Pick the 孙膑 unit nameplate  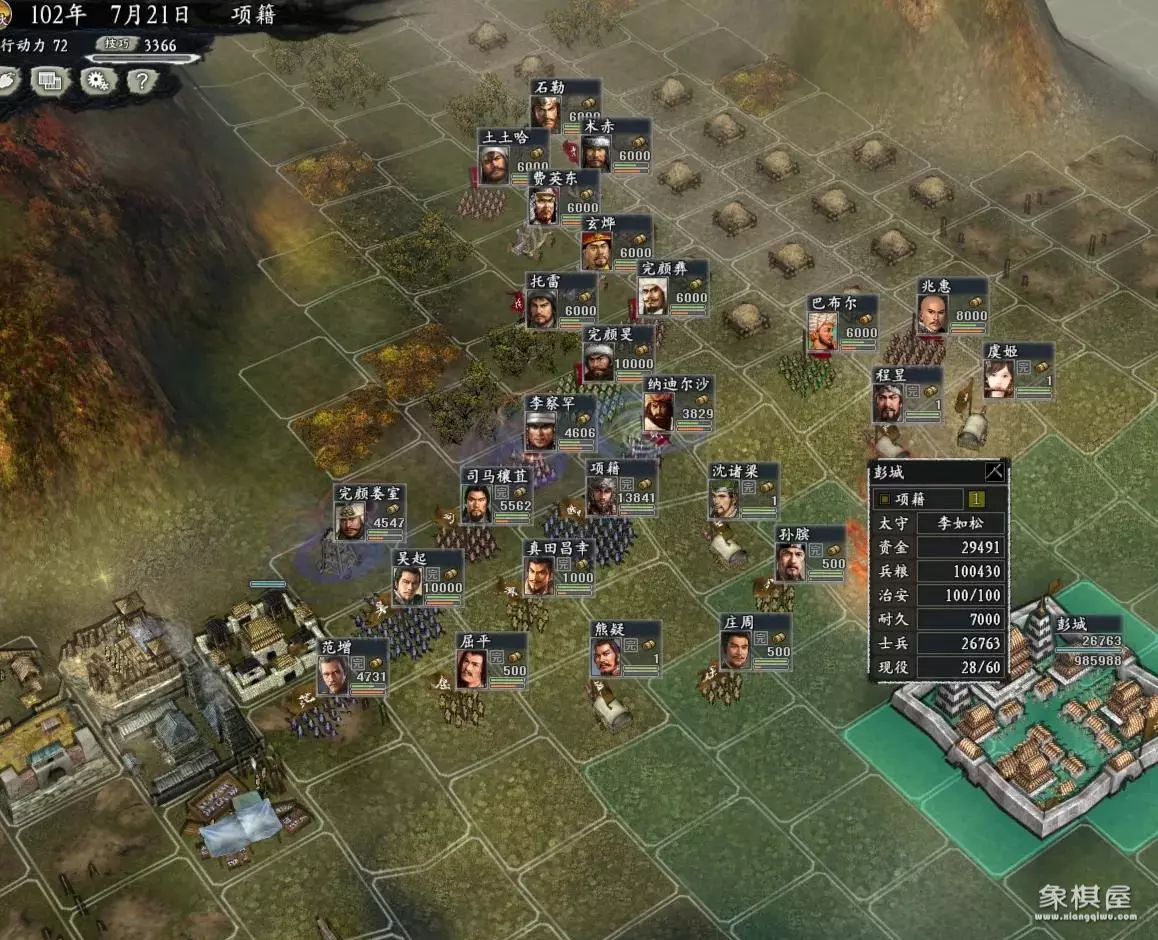tap(811, 553)
